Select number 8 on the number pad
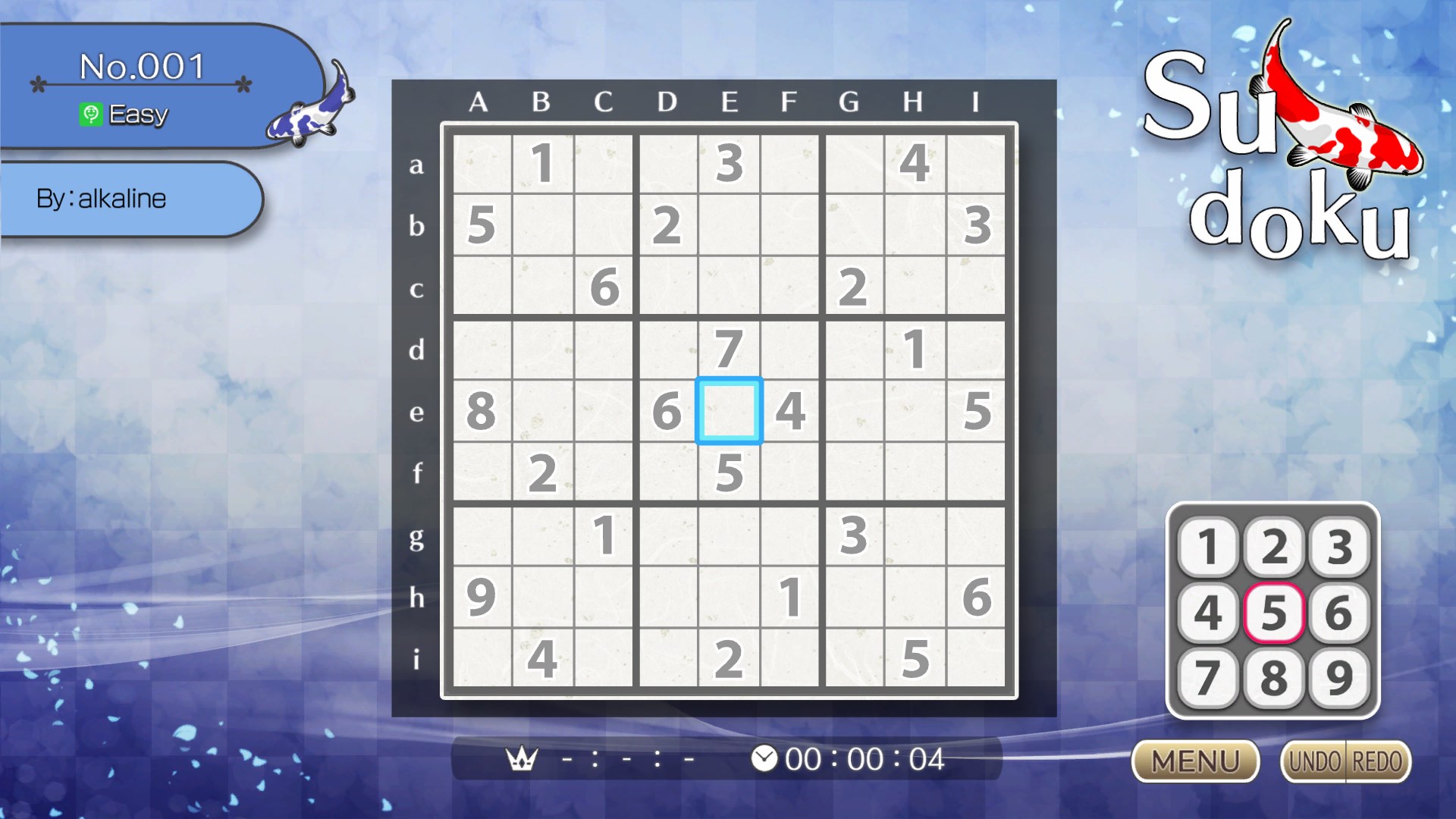The image size is (1456, 819). coord(1274,677)
